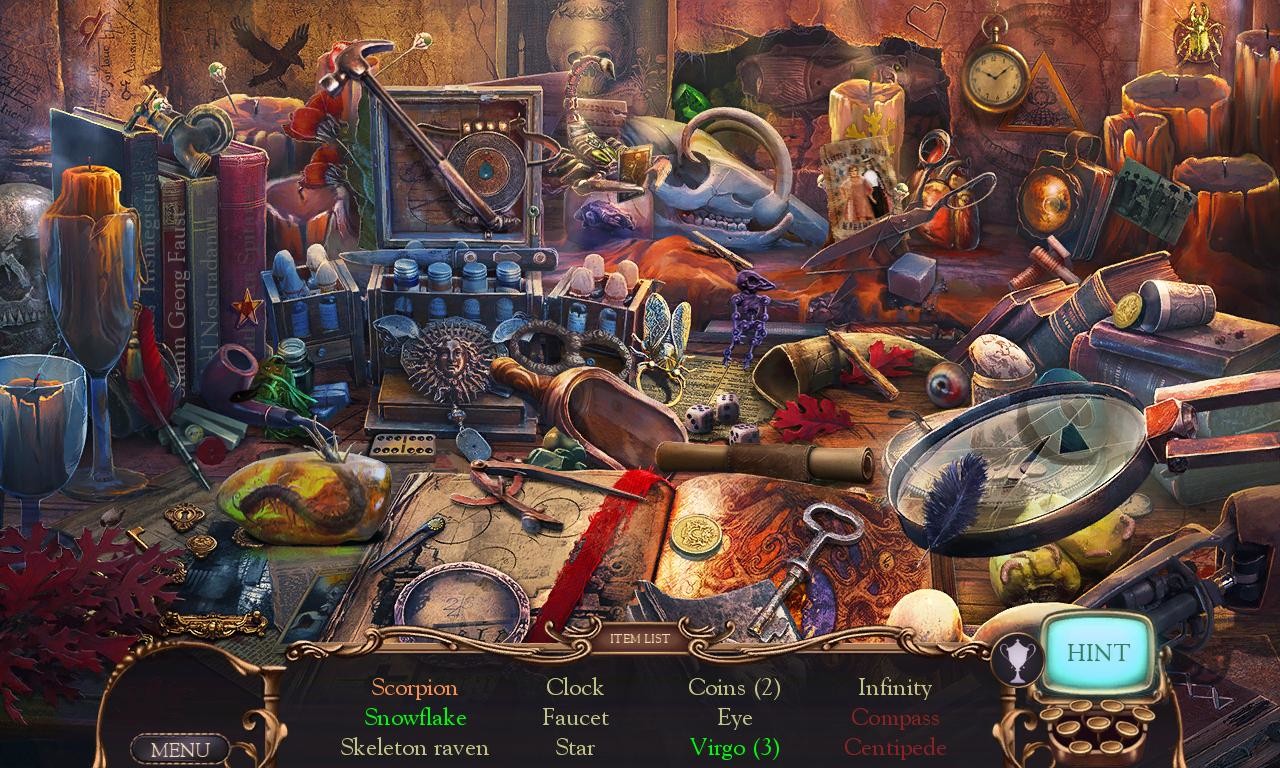Click the "Virgo (3)" list entry
Screen dimensions: 1280x768
(x=735, y=747)
